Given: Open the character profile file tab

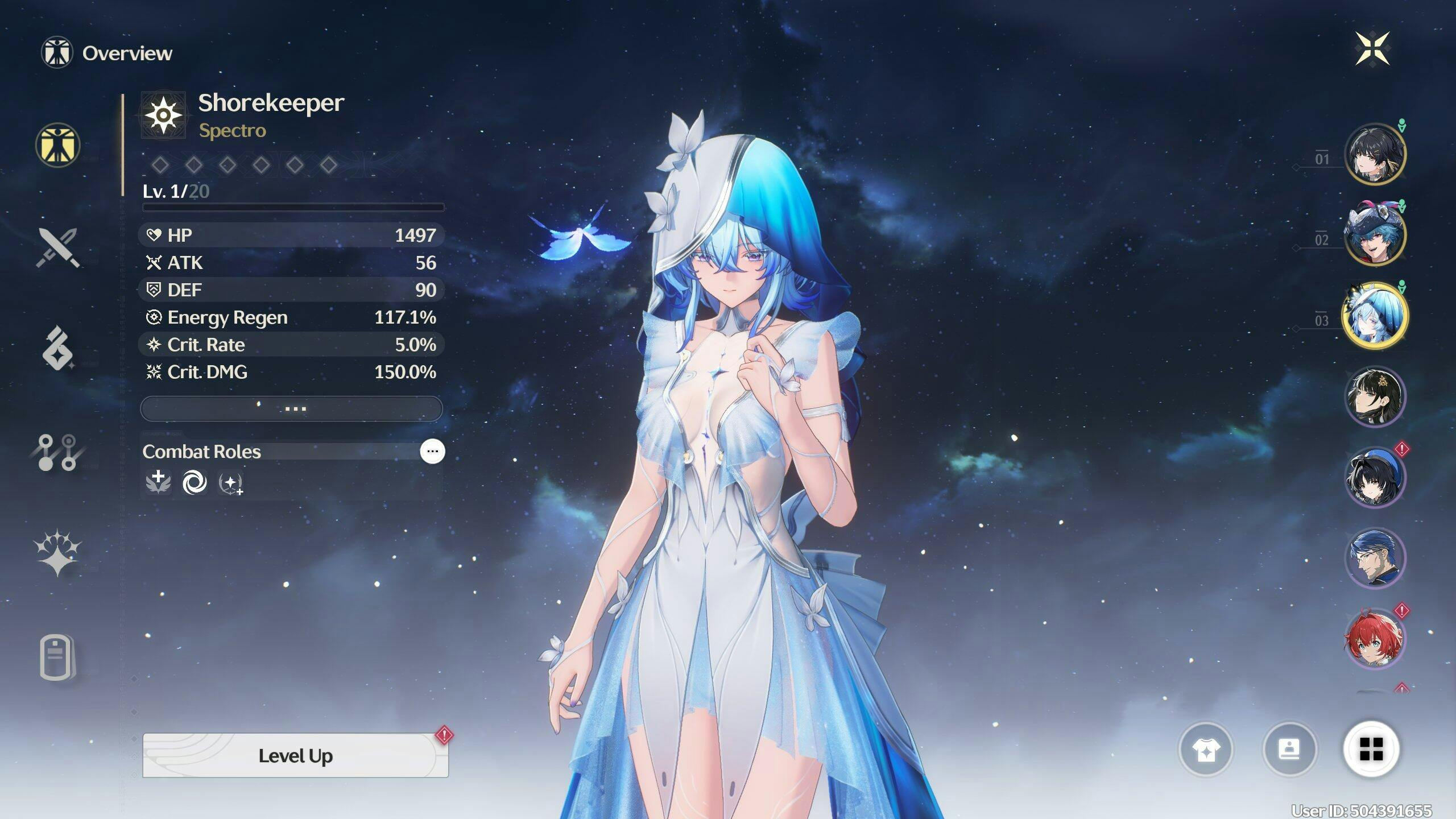Looking at the screenshot, I should [57, 657].
